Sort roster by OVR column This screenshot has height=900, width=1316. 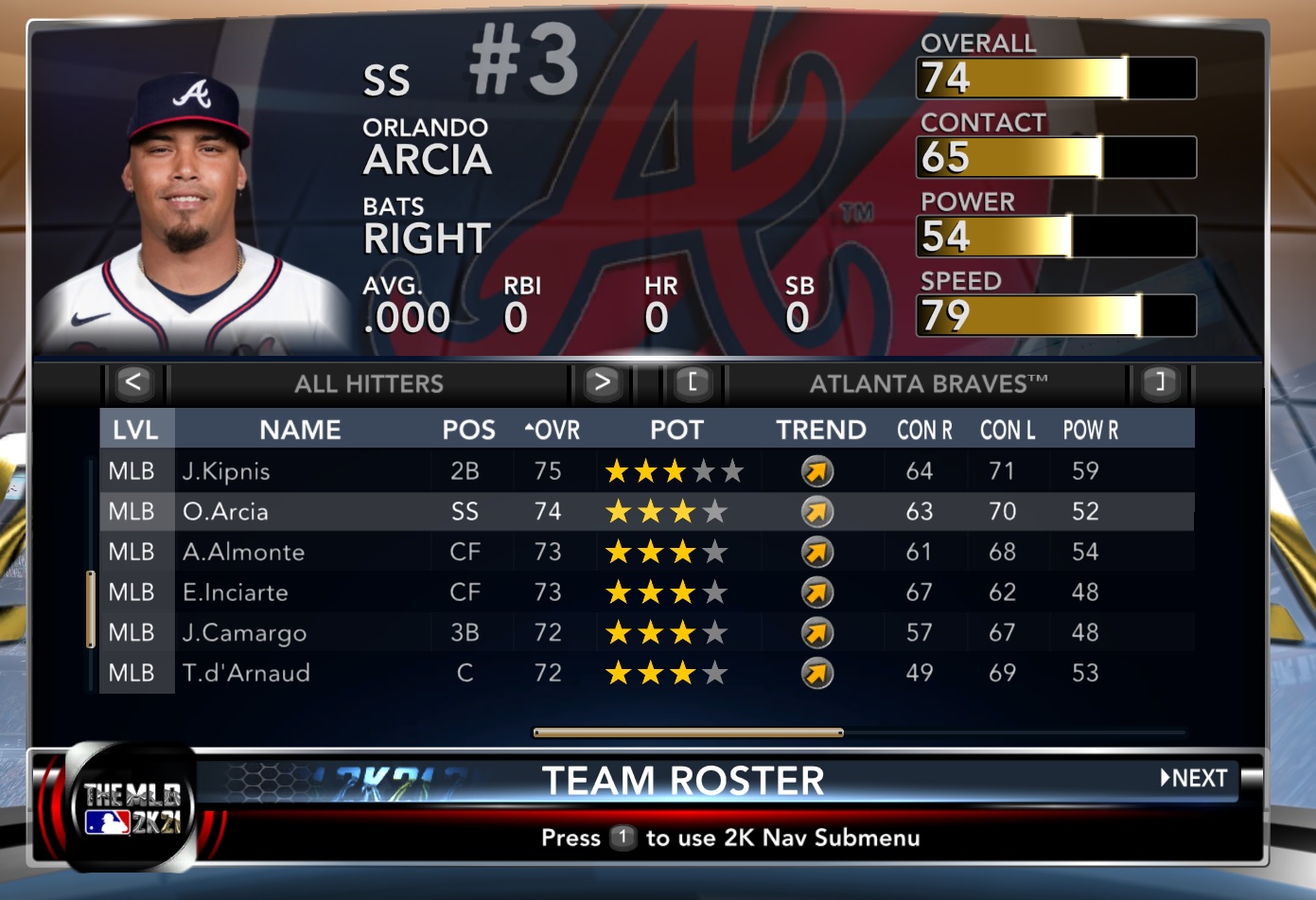tap(553, 431)
